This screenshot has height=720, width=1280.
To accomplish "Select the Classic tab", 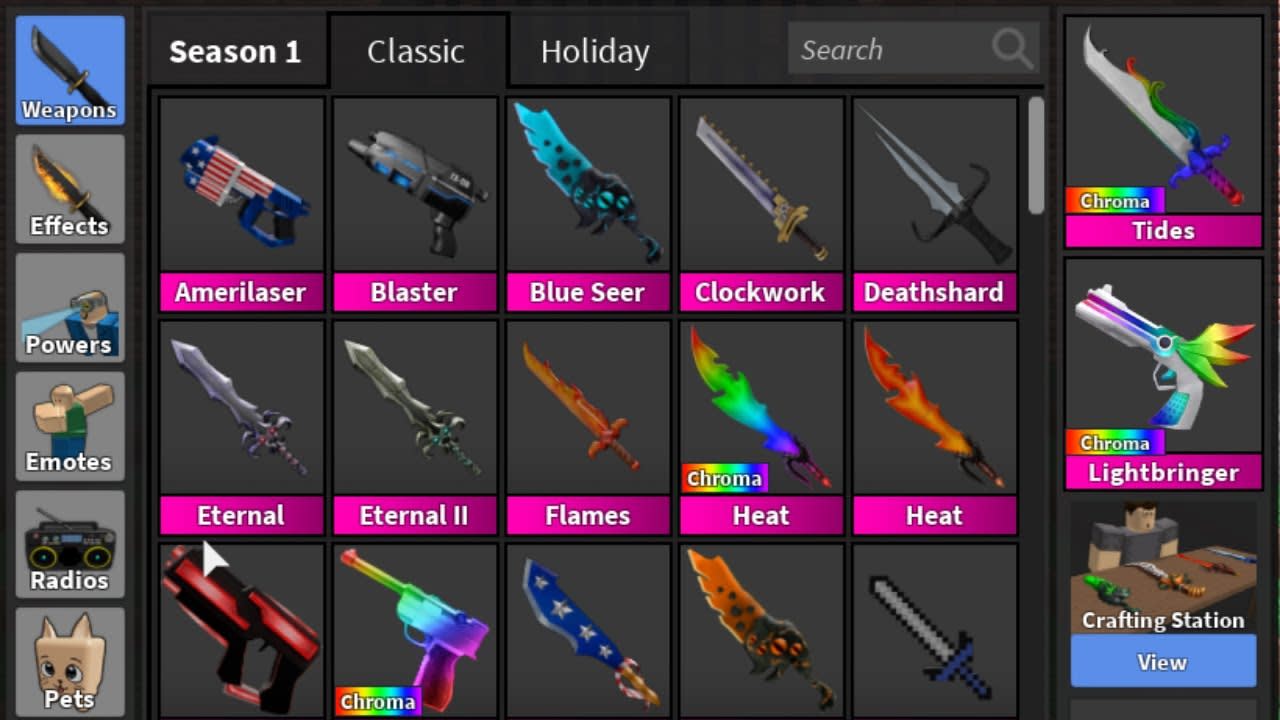I will coord(416,52).
